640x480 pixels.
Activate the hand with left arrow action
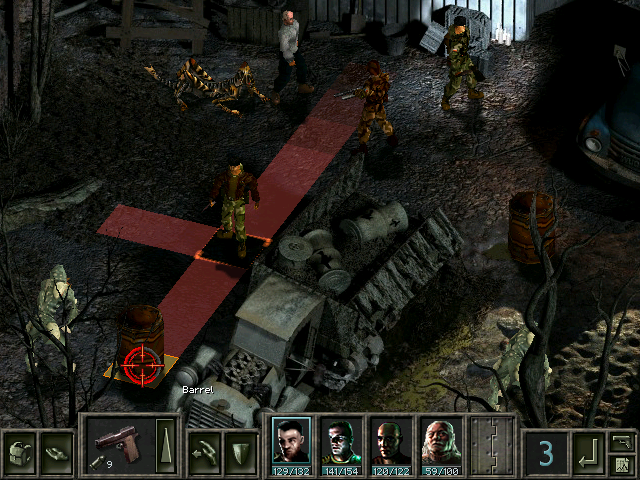click(x=205, y=450)
